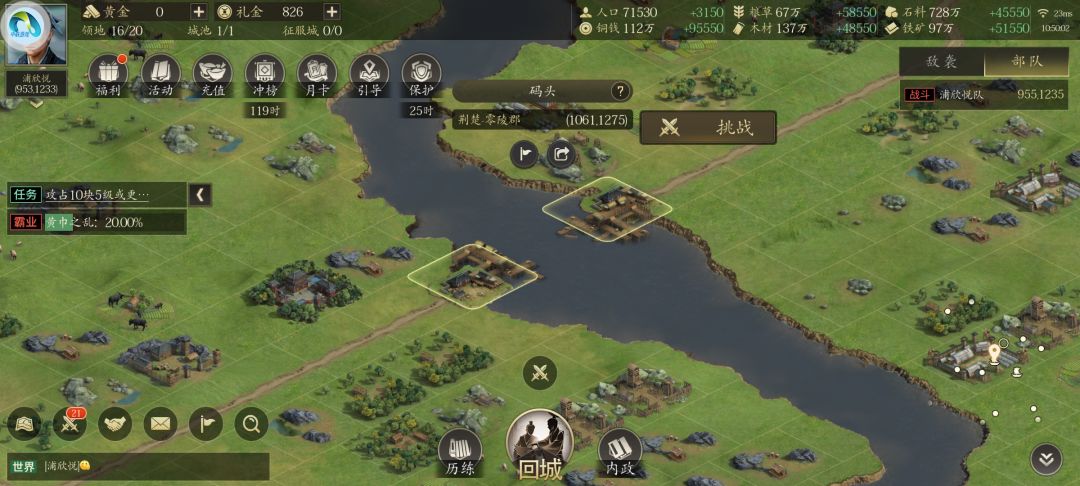
Task: Click the question mark help on 码头
Action: (620, 91)
